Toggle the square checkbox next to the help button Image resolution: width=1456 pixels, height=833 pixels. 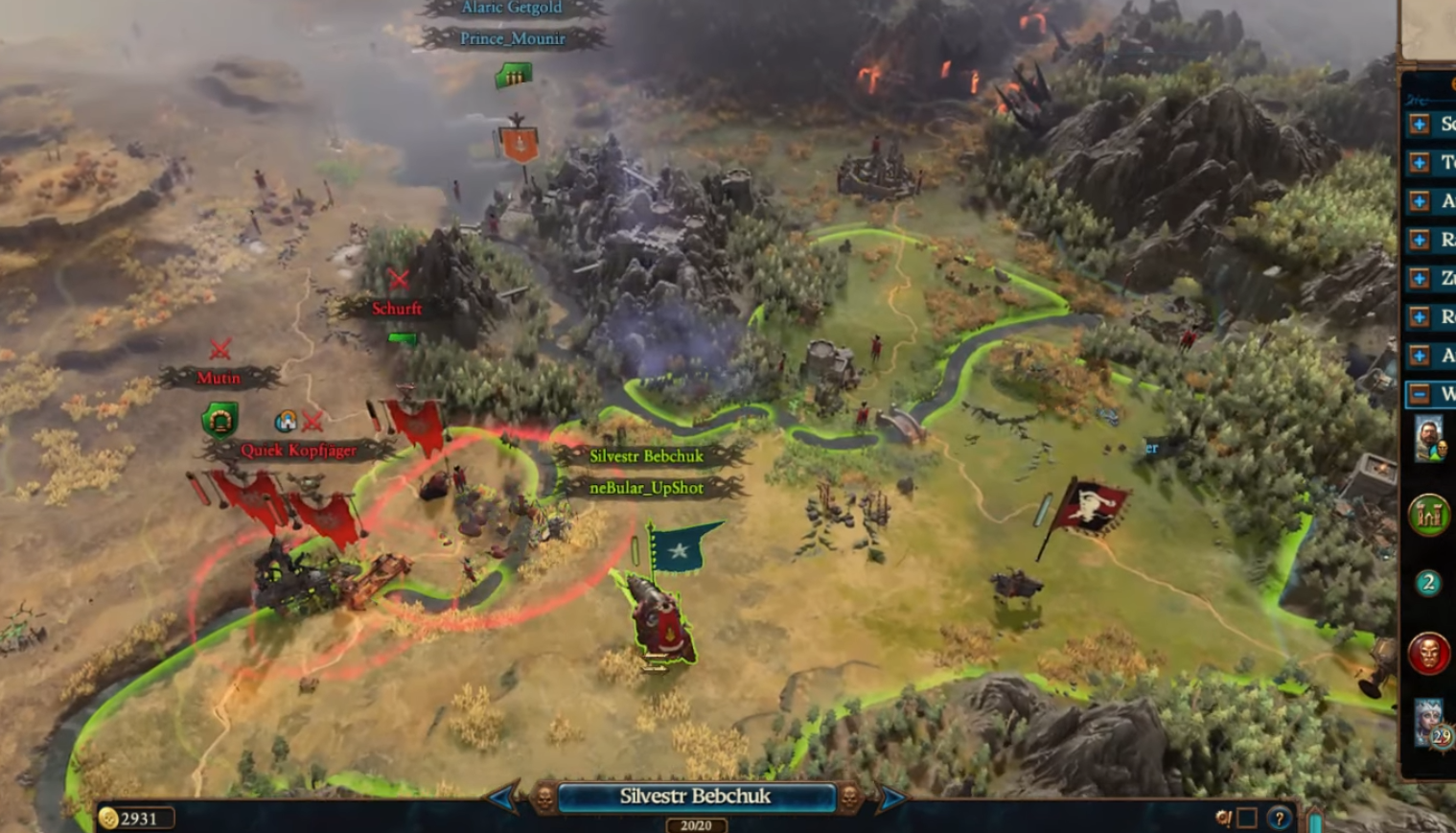tap(1249, 817)
